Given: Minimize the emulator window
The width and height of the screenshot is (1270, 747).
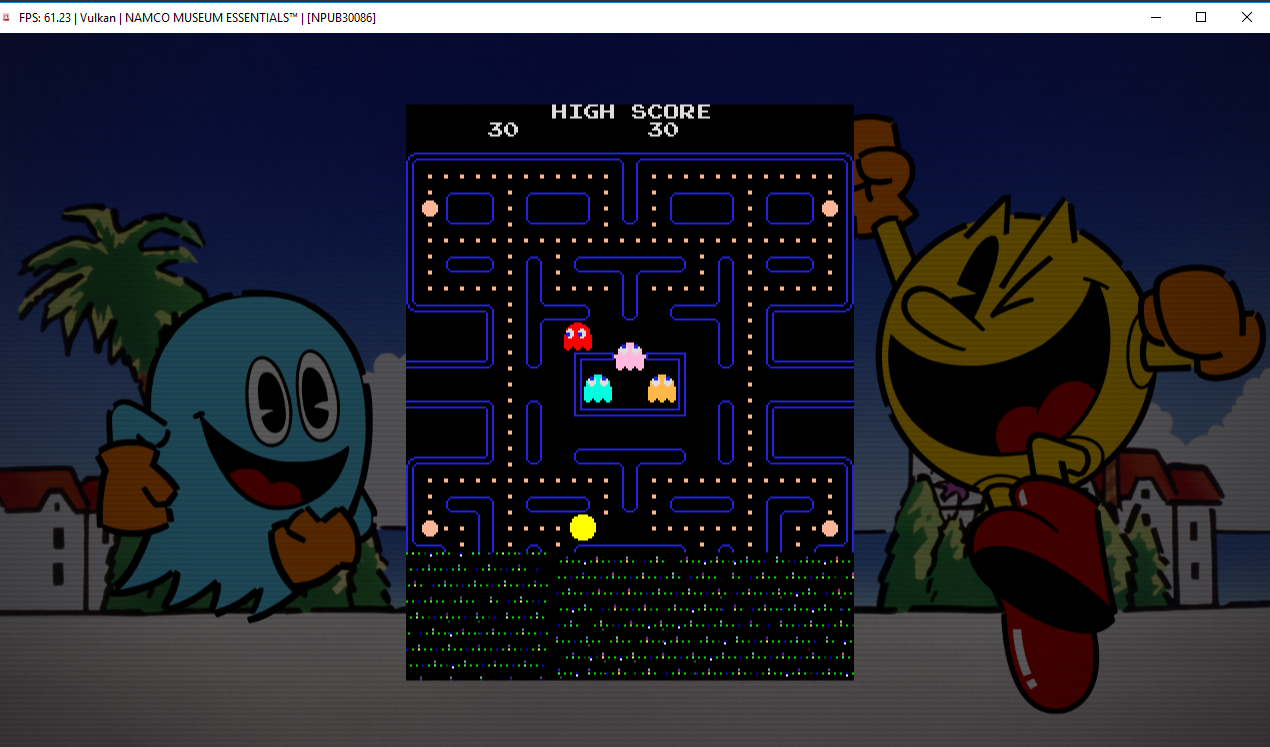Looking at the screenshot, I should (1156, 17).
